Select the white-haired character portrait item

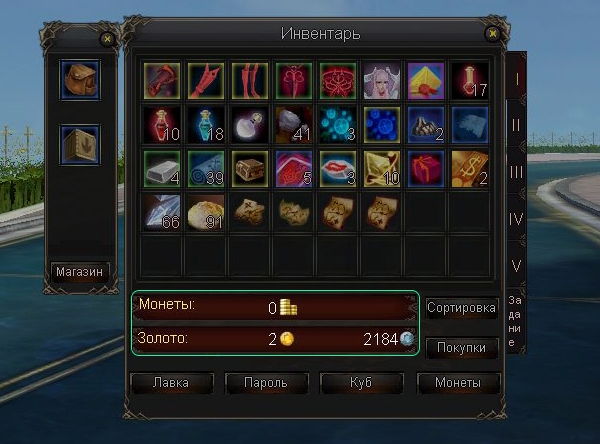[379, 79]
